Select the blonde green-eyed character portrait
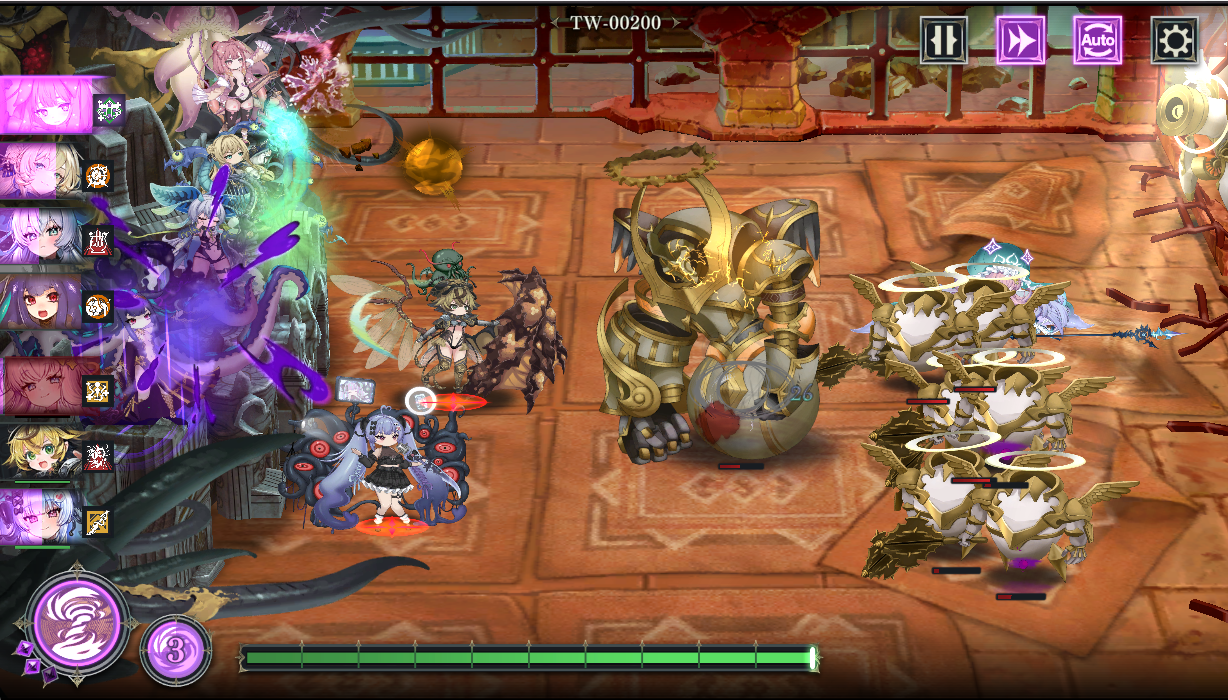The image size is (1228, 700). pyautogui.click(x=41, y=452)
